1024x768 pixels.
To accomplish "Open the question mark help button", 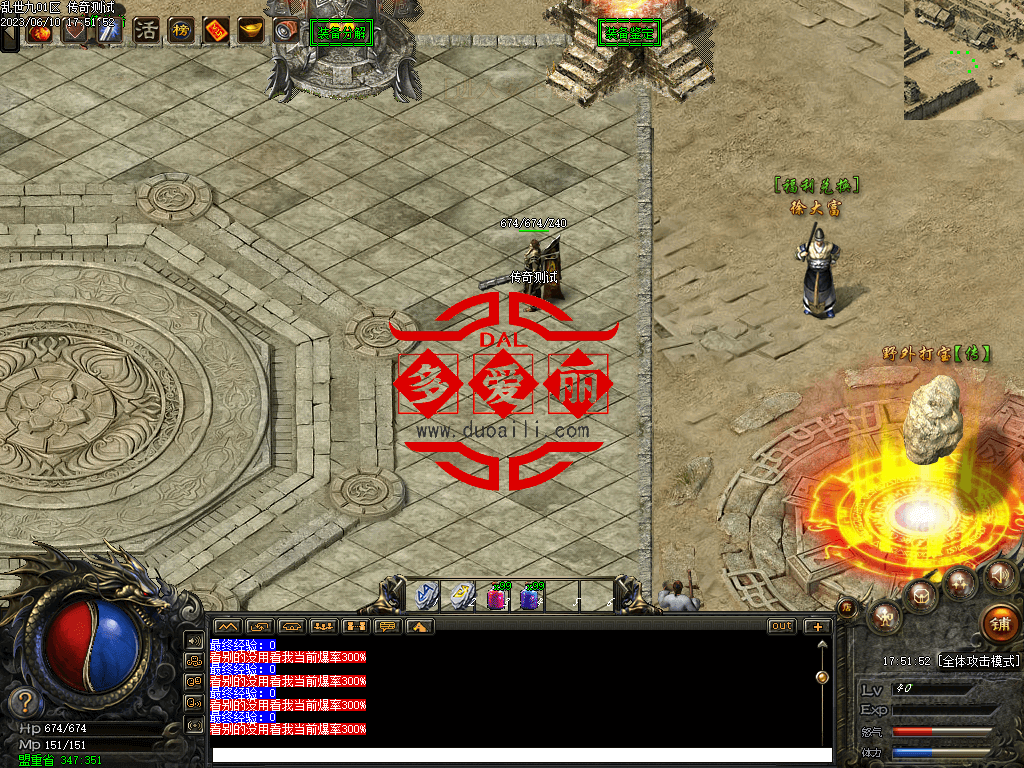I will [x=25, y=702].
